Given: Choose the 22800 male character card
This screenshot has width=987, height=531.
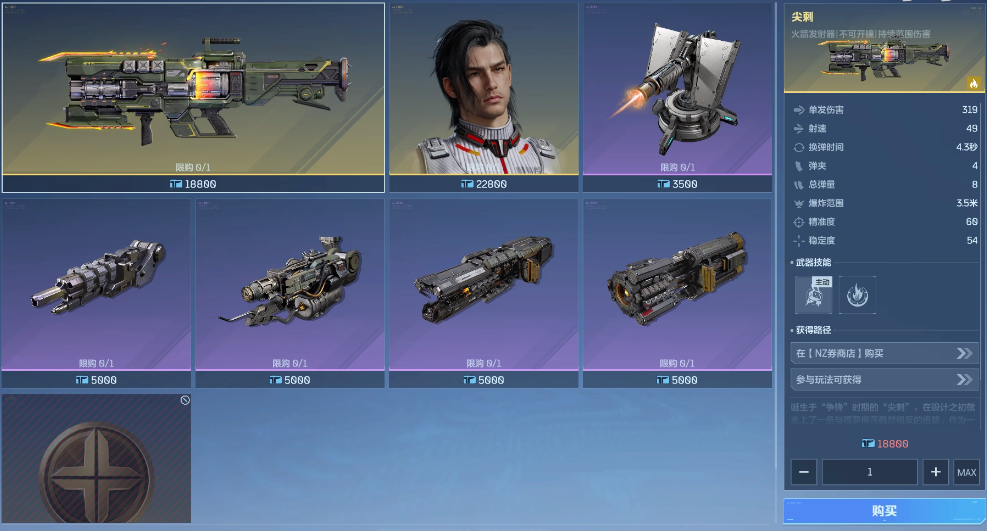Looking at the screenshot, I should click(483, 97).
